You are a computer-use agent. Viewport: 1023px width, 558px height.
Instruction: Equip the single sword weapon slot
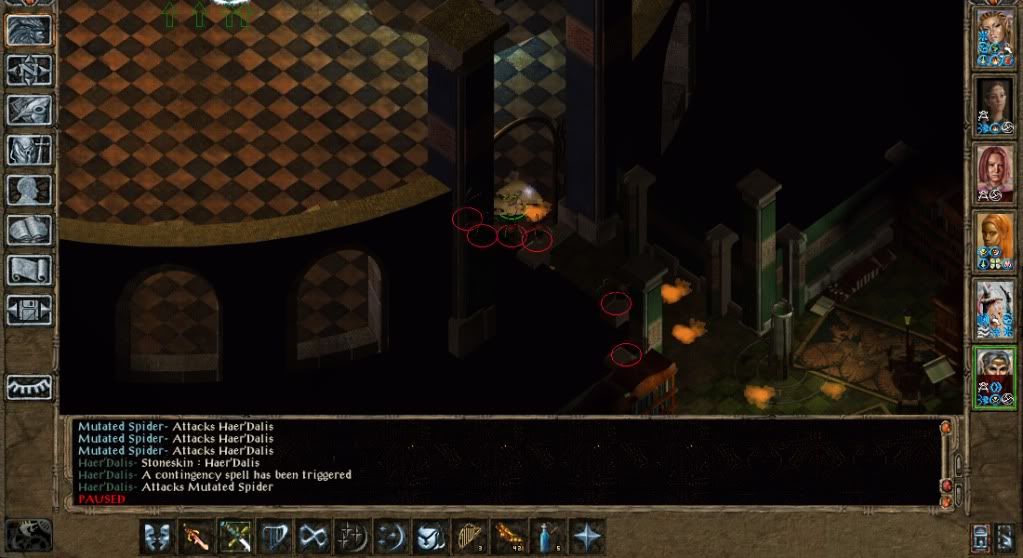point(195,535)
